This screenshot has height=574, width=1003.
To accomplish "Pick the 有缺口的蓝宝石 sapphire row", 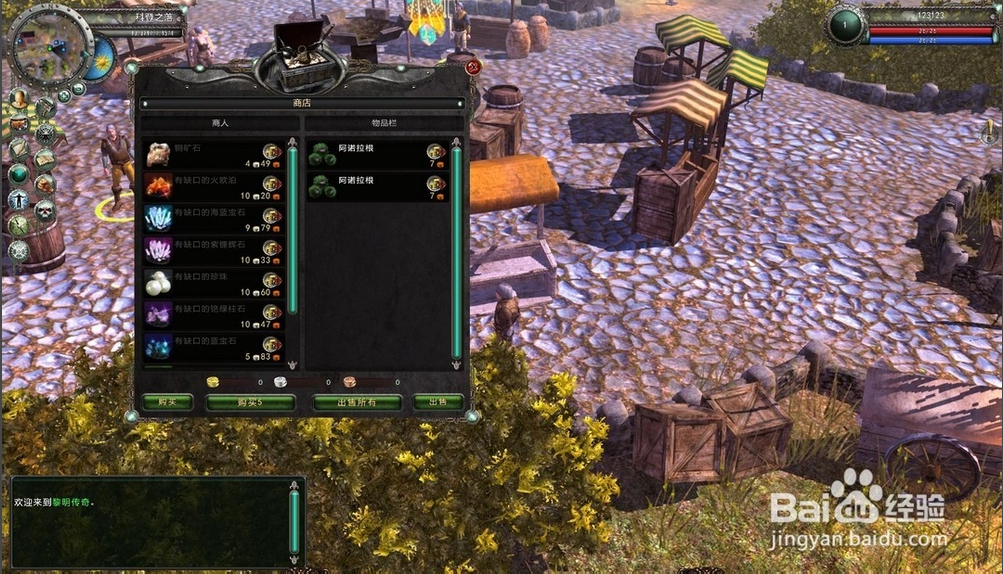I will pyautogui.click(x=212, y=347).
